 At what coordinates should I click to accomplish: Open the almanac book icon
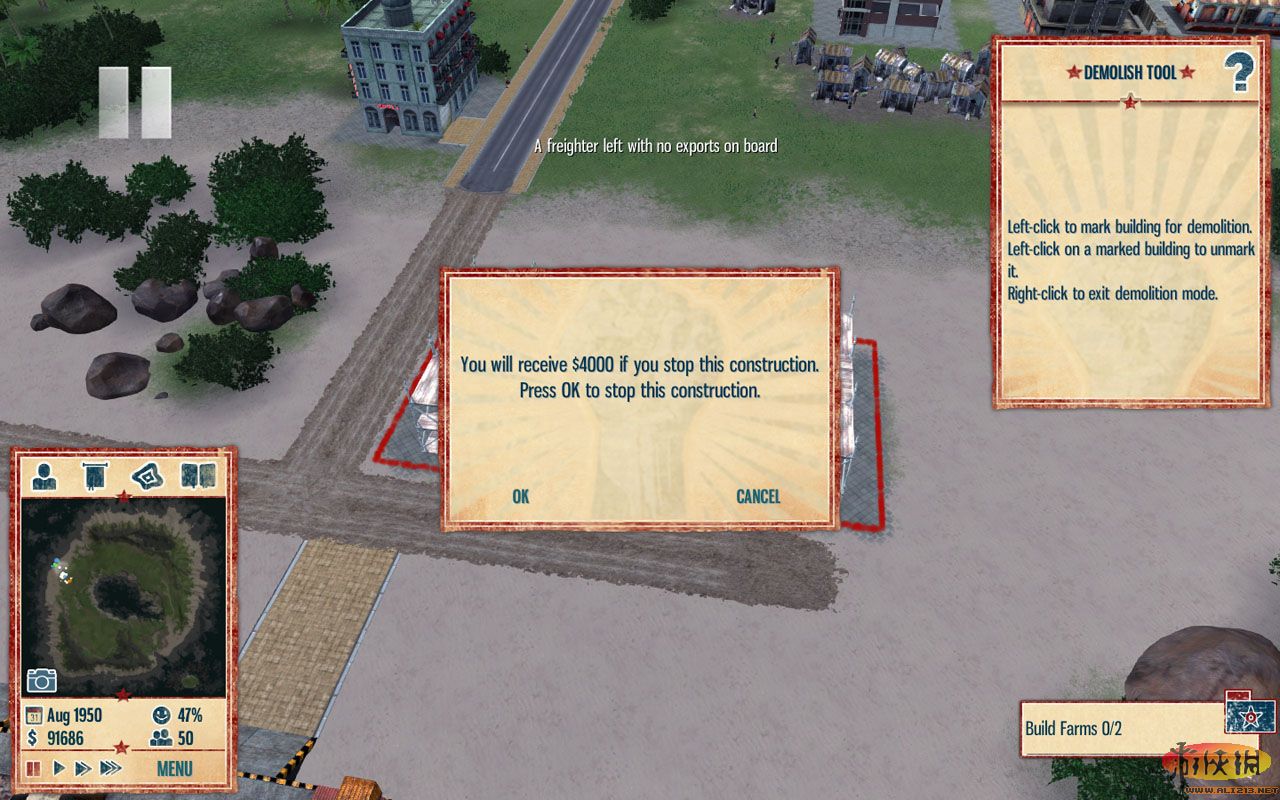pos(199,476)
